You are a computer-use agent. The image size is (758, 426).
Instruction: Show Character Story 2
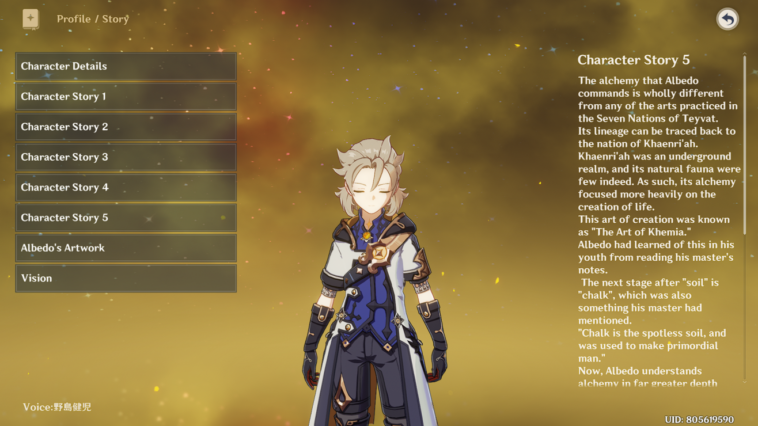click(x=126, y=127)
